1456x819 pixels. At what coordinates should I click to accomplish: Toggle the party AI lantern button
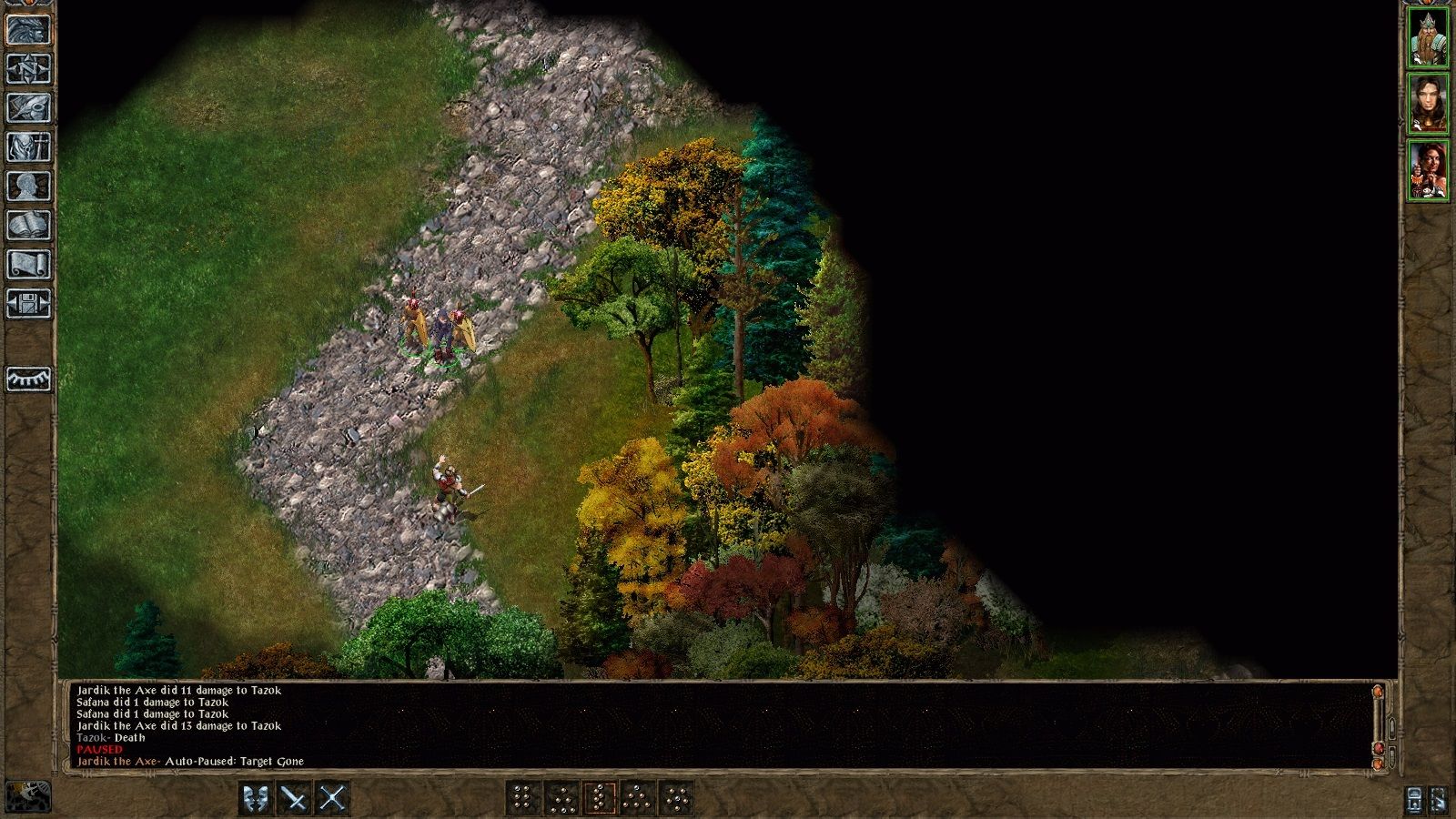pyautogui.click(x=1414, y=798)
